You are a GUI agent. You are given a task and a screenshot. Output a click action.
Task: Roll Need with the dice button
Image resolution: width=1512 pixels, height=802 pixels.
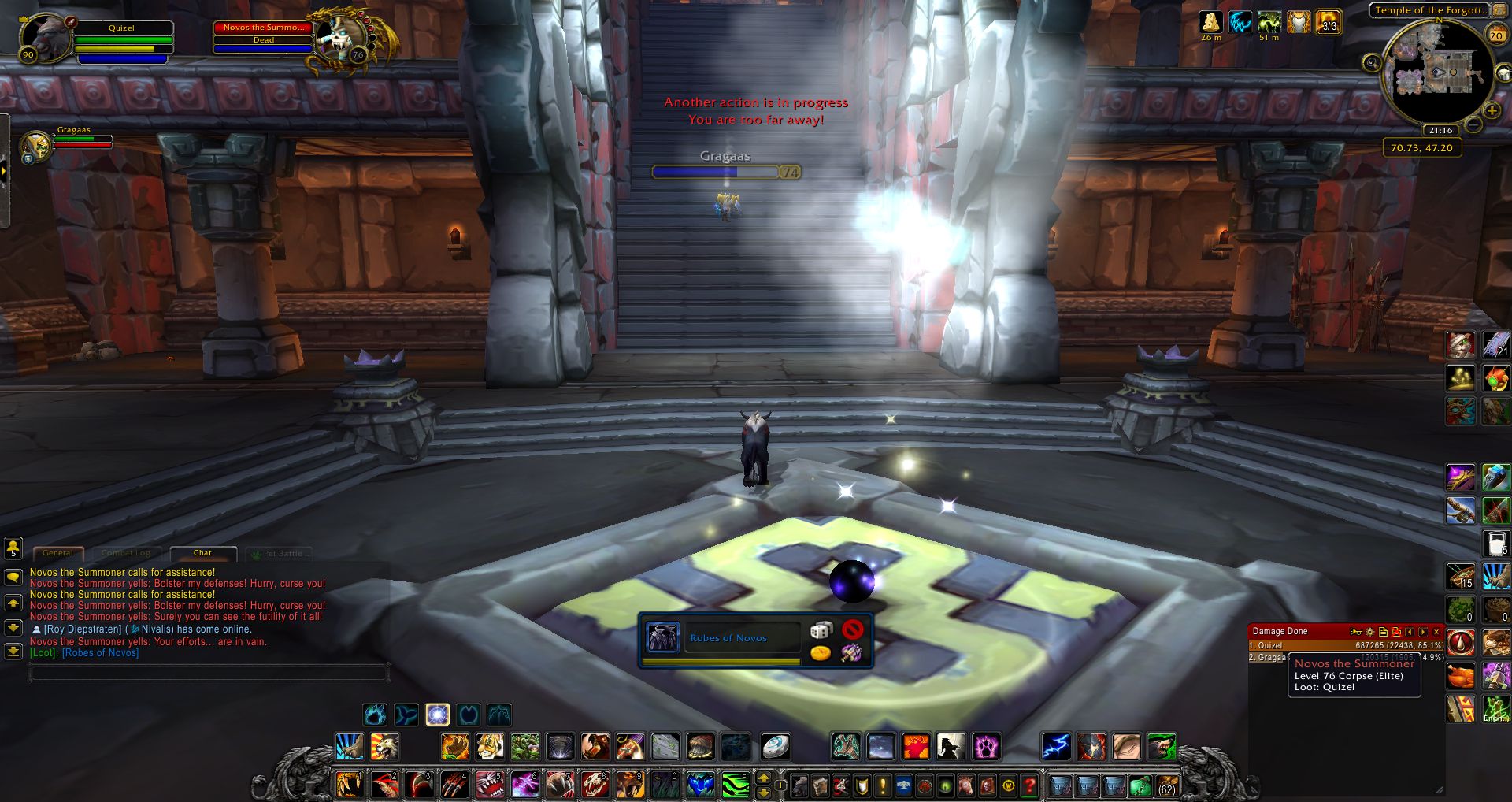821,629
